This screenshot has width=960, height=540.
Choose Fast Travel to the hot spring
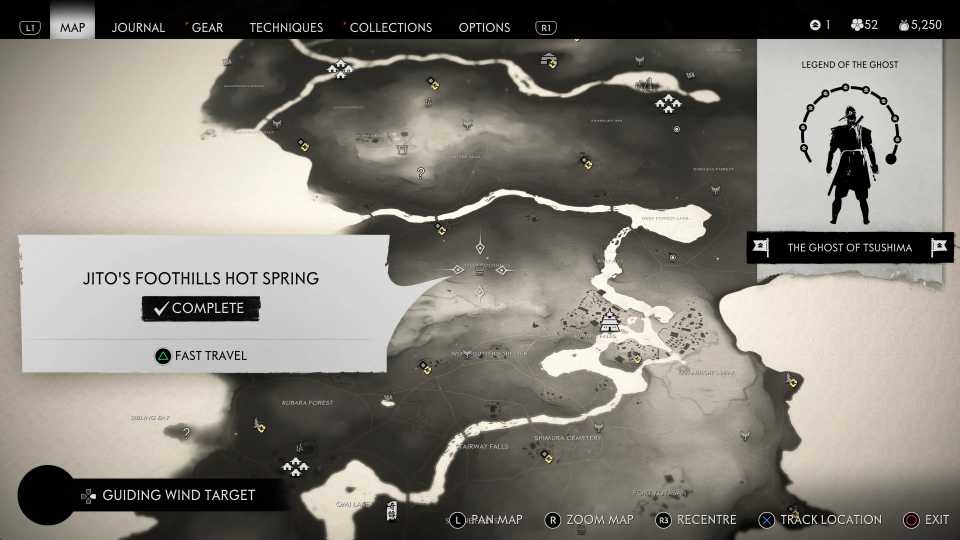point(201,355)
